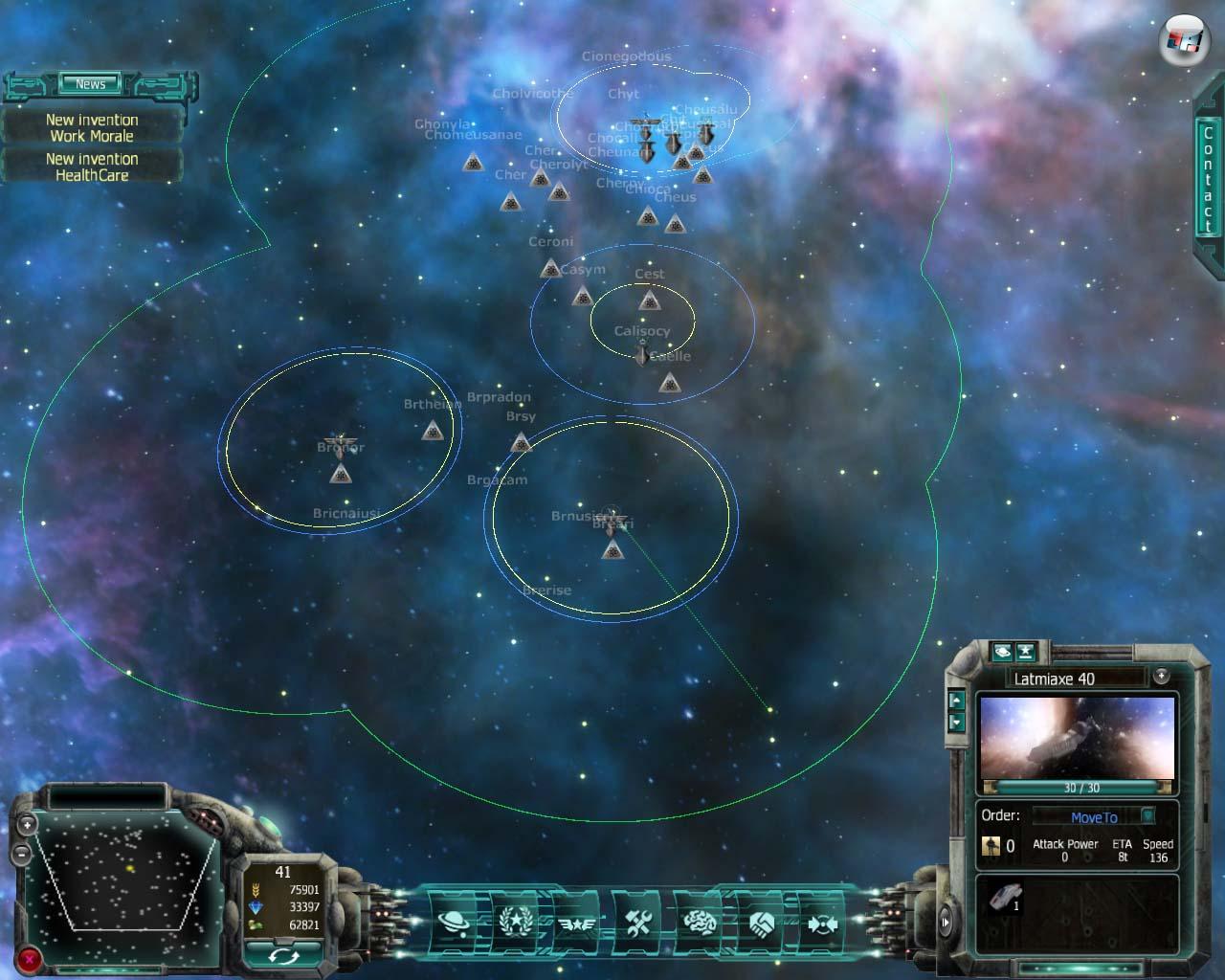Open the wrench and tools design screen
The image size is (1225, 980).
(638, 923)
